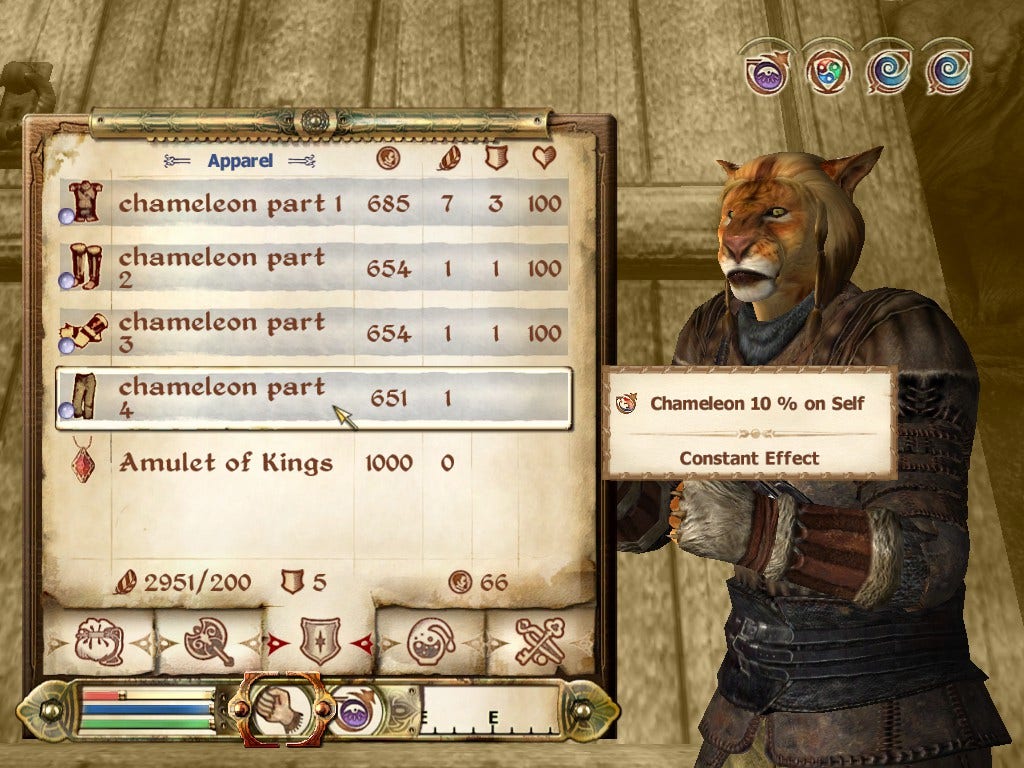Show the apparel tab with shield icon
Image resolution: width=1024 pixels, height=768 pixels.
tap(320, 641)
